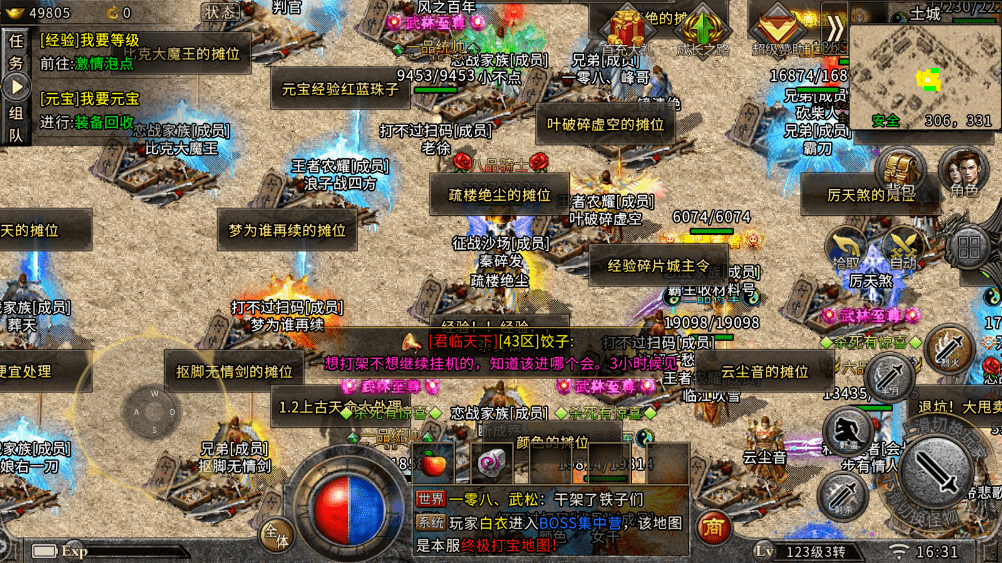1002x563 pixels.
Task: Open the four-square grid menu button
Action: [x=969, y=247]
